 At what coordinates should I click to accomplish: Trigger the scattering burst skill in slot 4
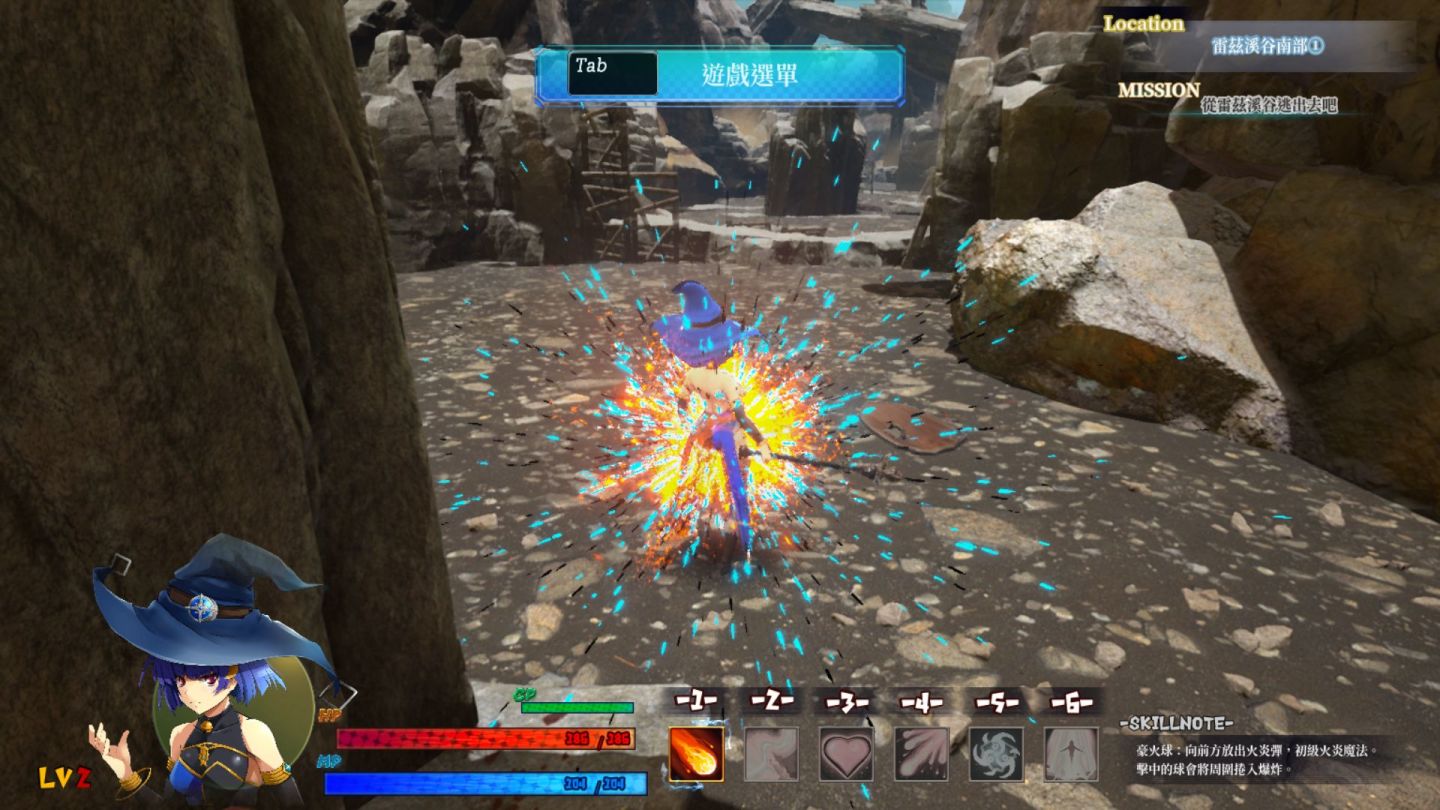point(921,753)
